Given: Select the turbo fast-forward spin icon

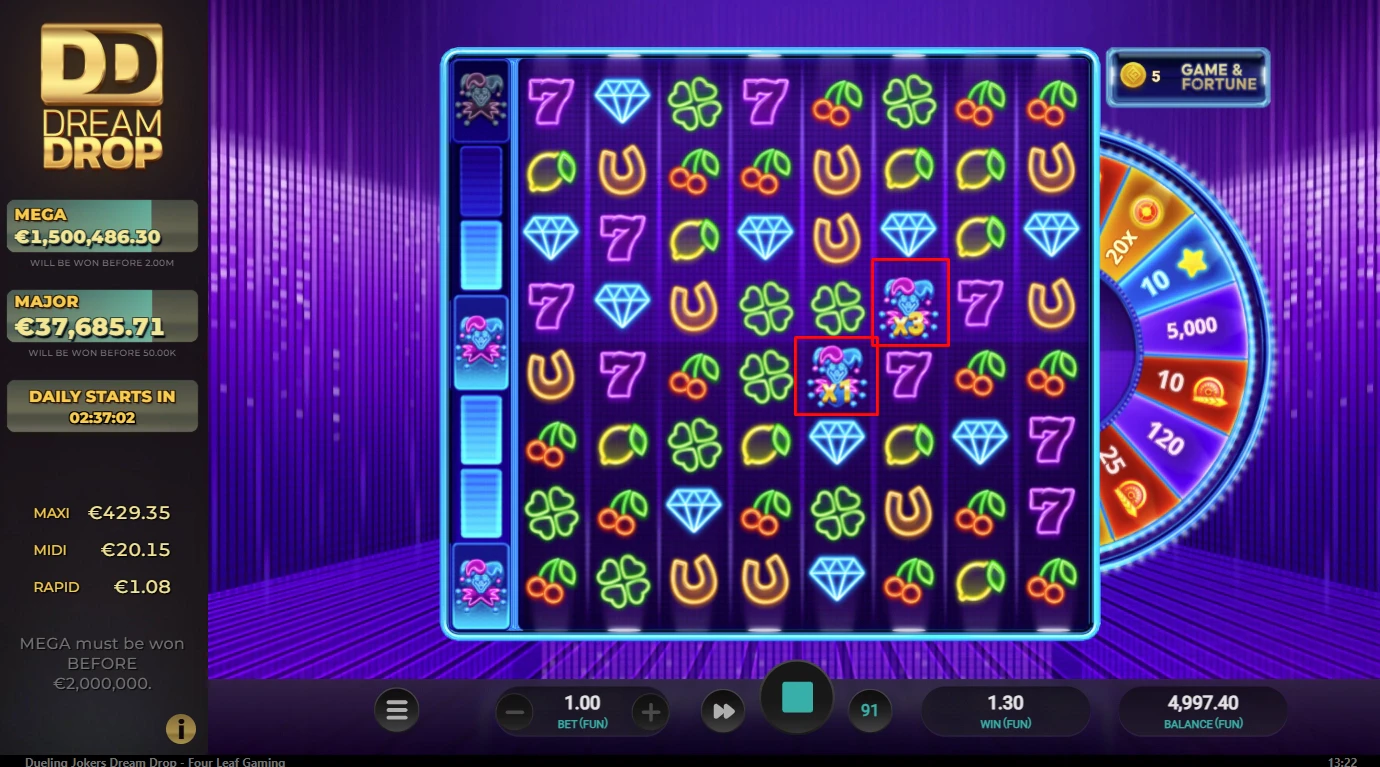Looking at the screenshot, I should (x=722, y=710).
